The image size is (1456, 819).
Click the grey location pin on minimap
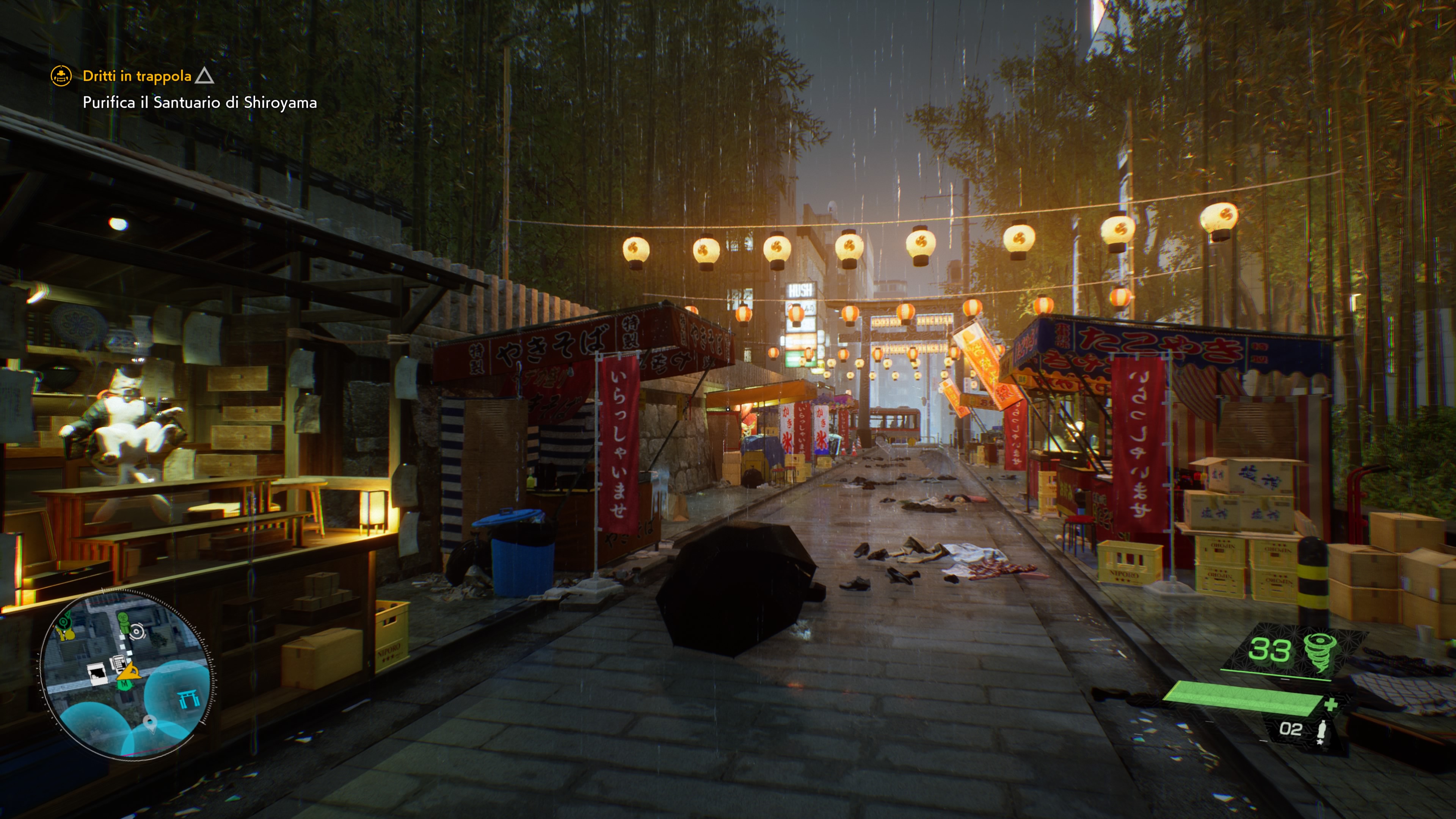(150, 722)
